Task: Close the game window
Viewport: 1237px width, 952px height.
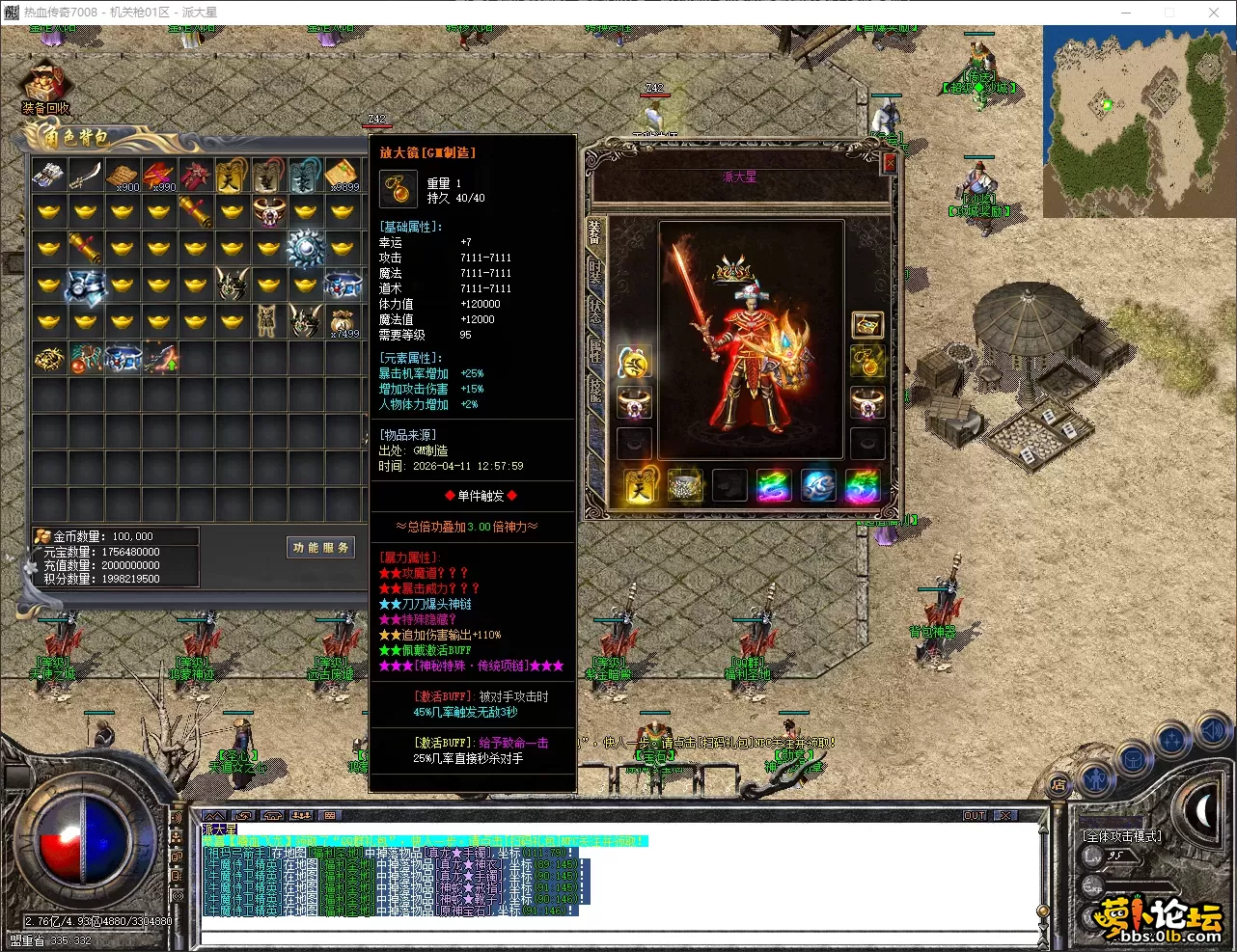Action: [1214, 13]
